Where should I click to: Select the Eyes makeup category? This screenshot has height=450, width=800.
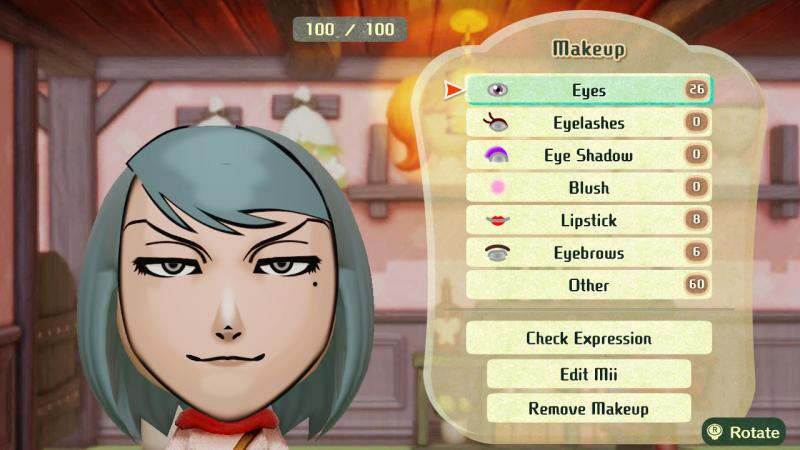click(x=589, y=90)
